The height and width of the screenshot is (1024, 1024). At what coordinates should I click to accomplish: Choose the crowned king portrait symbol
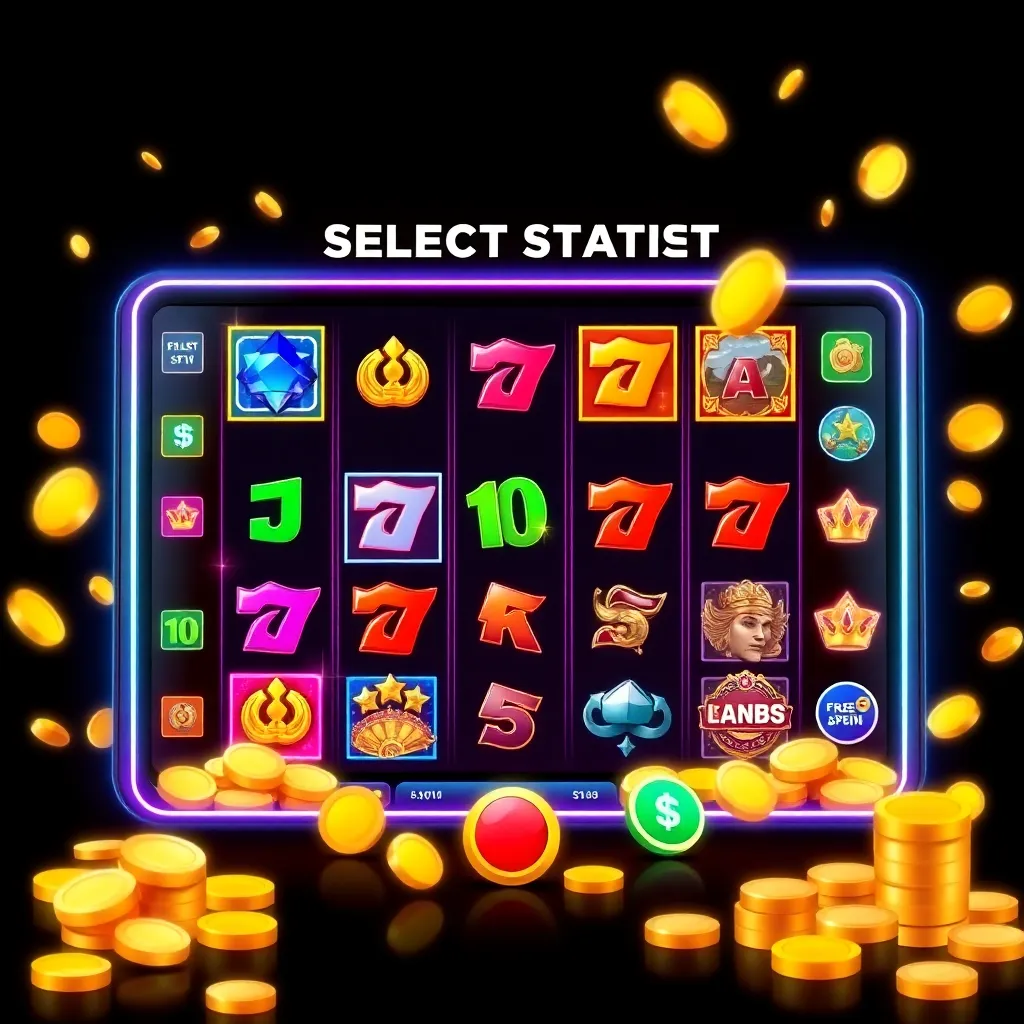[x=744, y=622]
